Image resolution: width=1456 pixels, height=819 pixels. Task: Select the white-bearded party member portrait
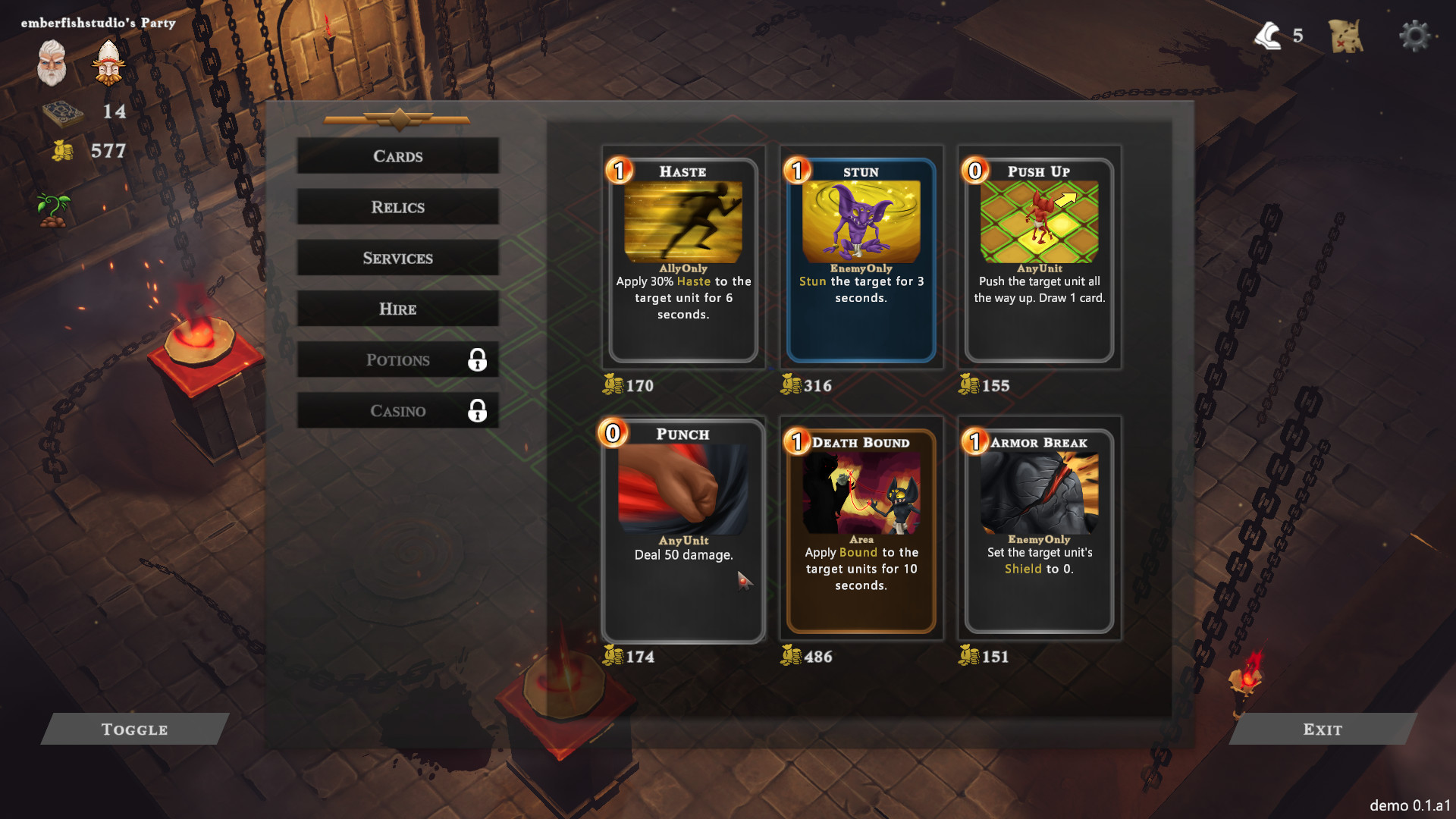tap(52, 63)
